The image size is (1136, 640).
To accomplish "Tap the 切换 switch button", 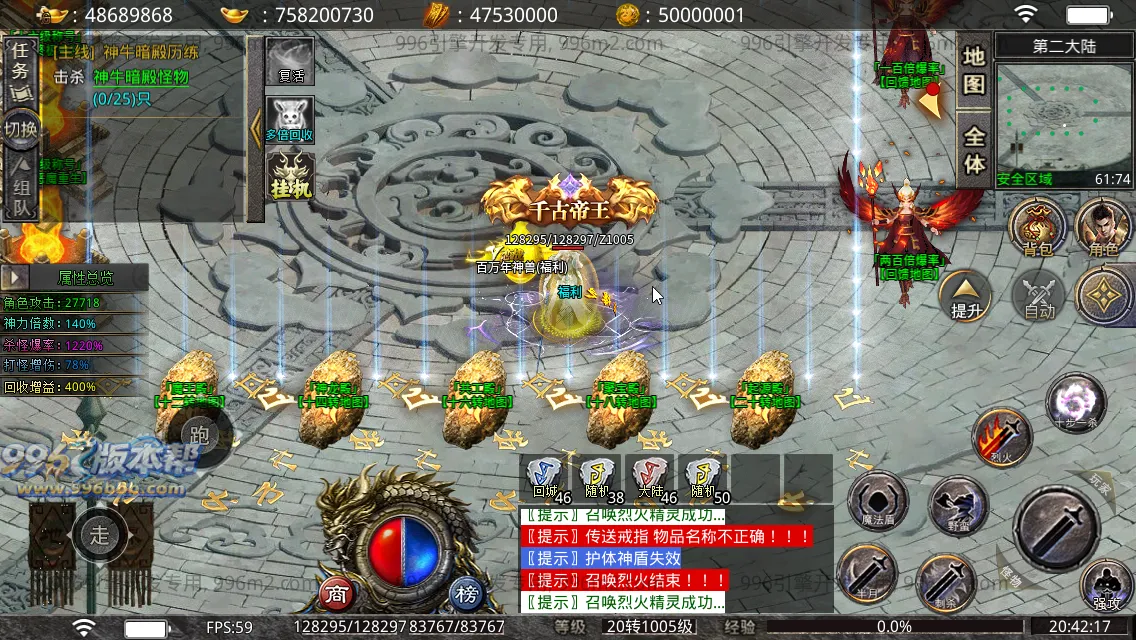I will [20, 130].
